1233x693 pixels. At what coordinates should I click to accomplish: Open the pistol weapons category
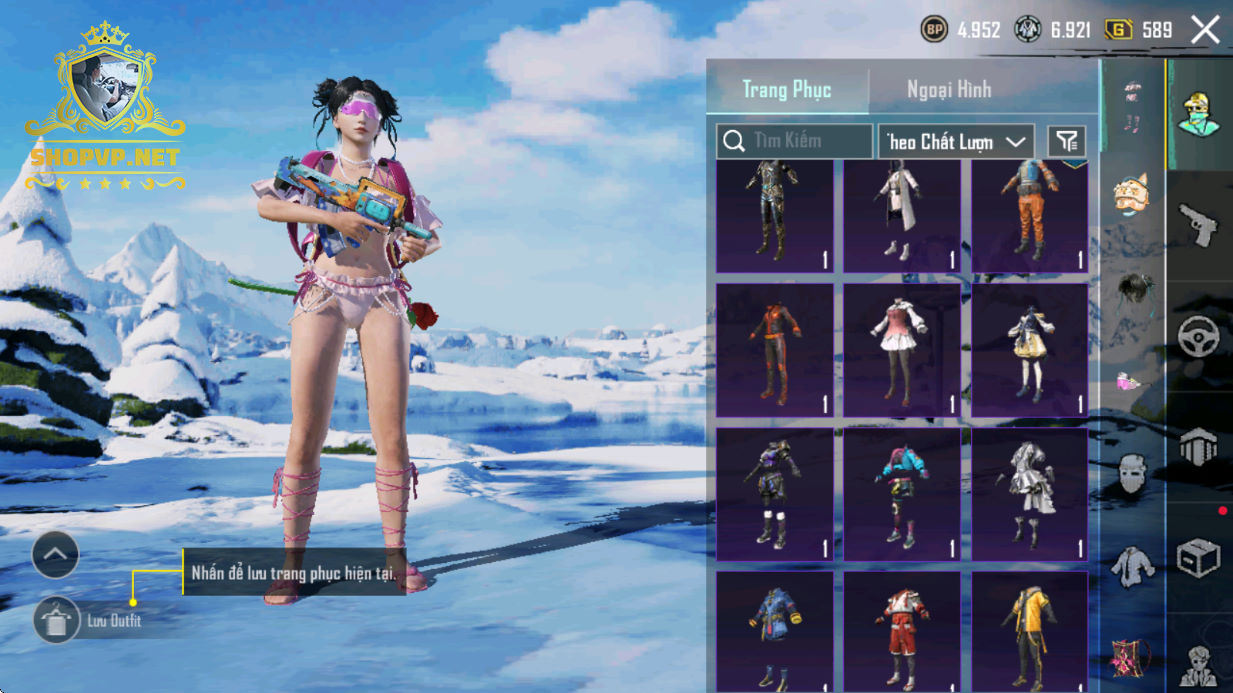point(1198,225)
